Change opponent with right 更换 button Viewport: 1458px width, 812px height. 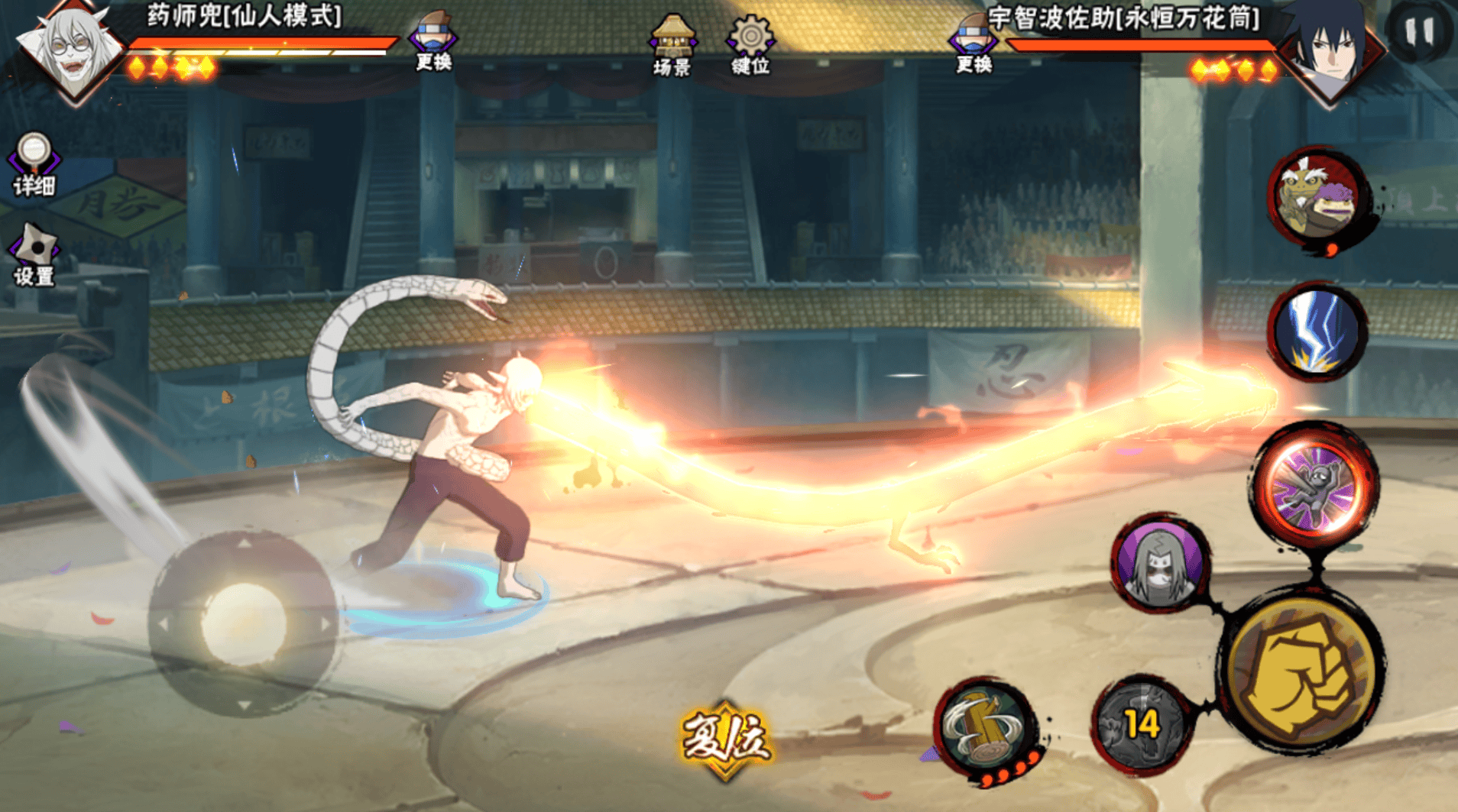tap(974, 43)
